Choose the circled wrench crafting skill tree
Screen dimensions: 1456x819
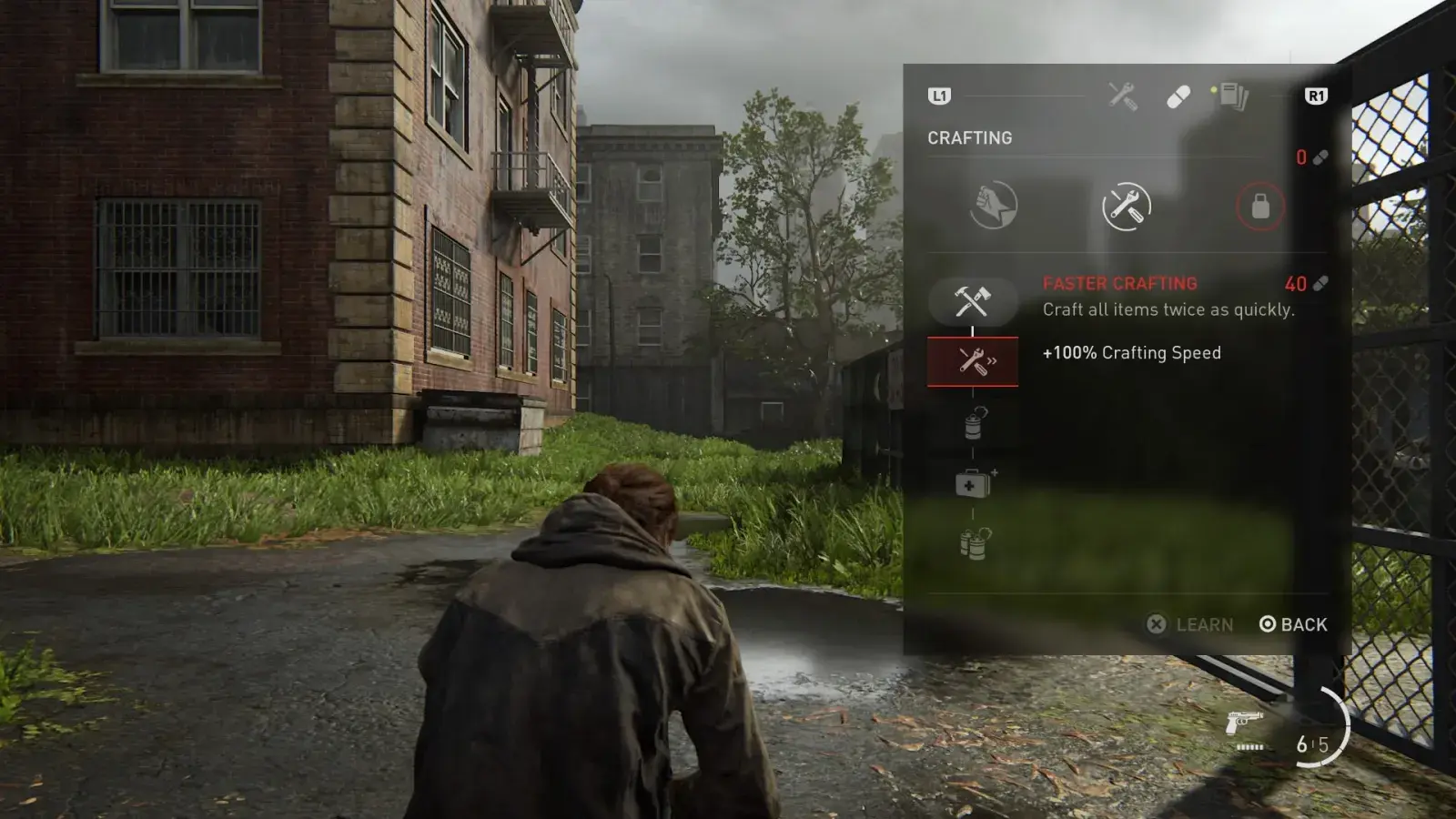(1126, 207)
